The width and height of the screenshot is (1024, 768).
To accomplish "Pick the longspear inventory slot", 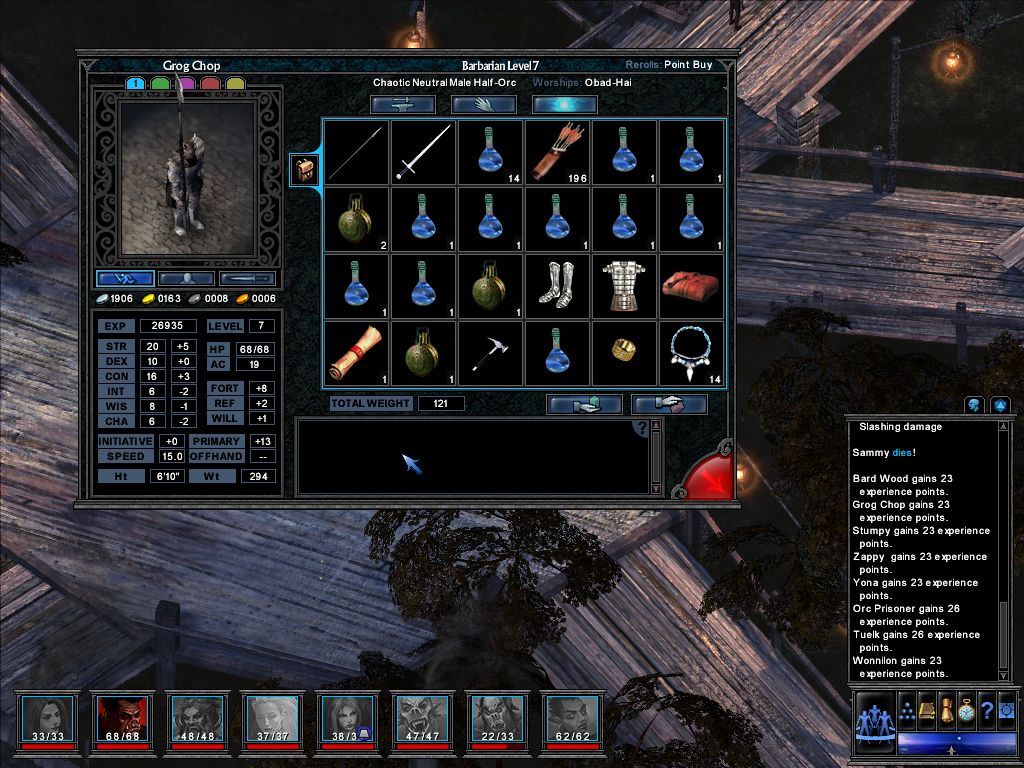I will (356, 152).
